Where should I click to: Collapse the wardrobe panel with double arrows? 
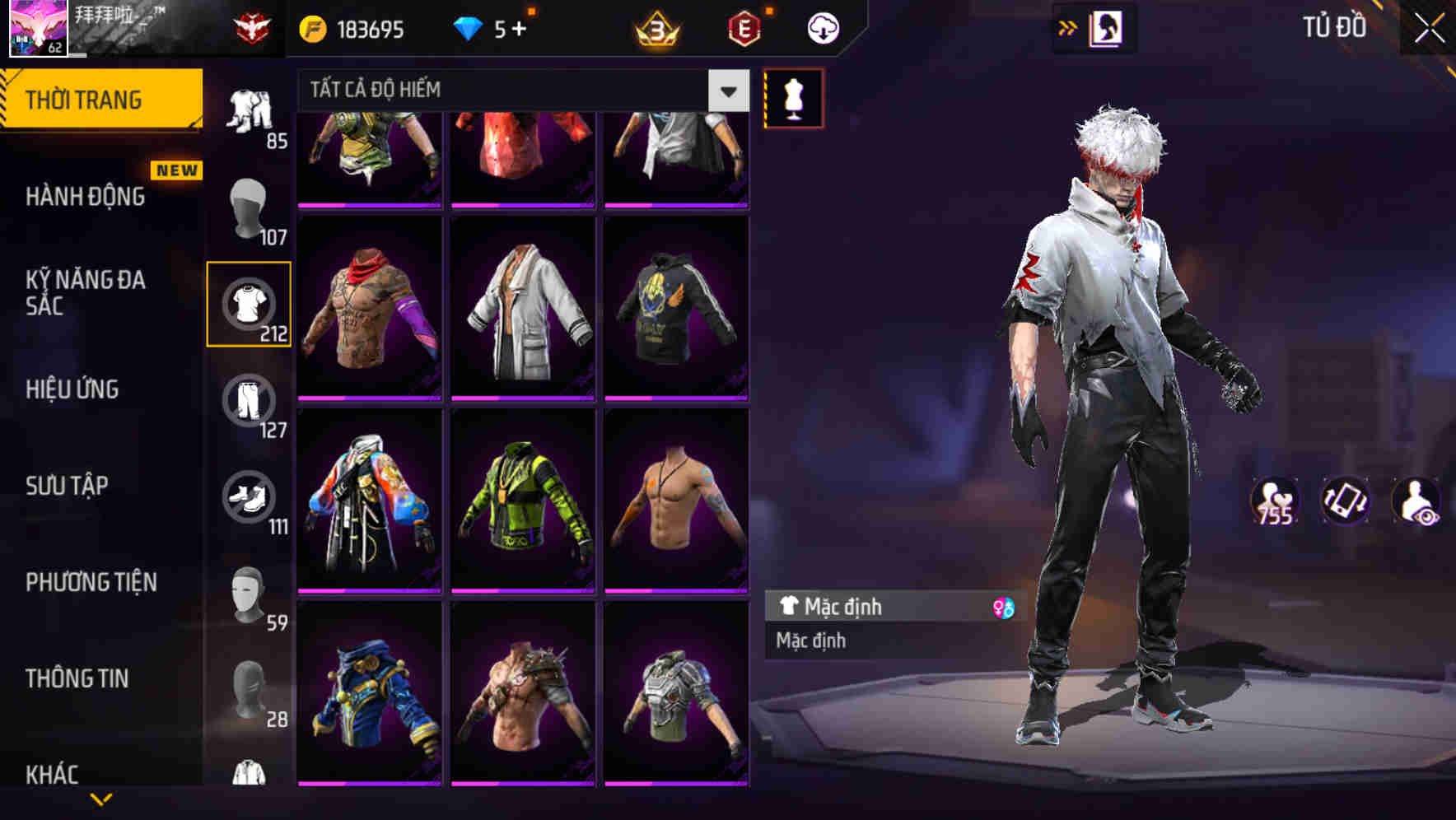pyautogui.click(x=1068, y=27)
